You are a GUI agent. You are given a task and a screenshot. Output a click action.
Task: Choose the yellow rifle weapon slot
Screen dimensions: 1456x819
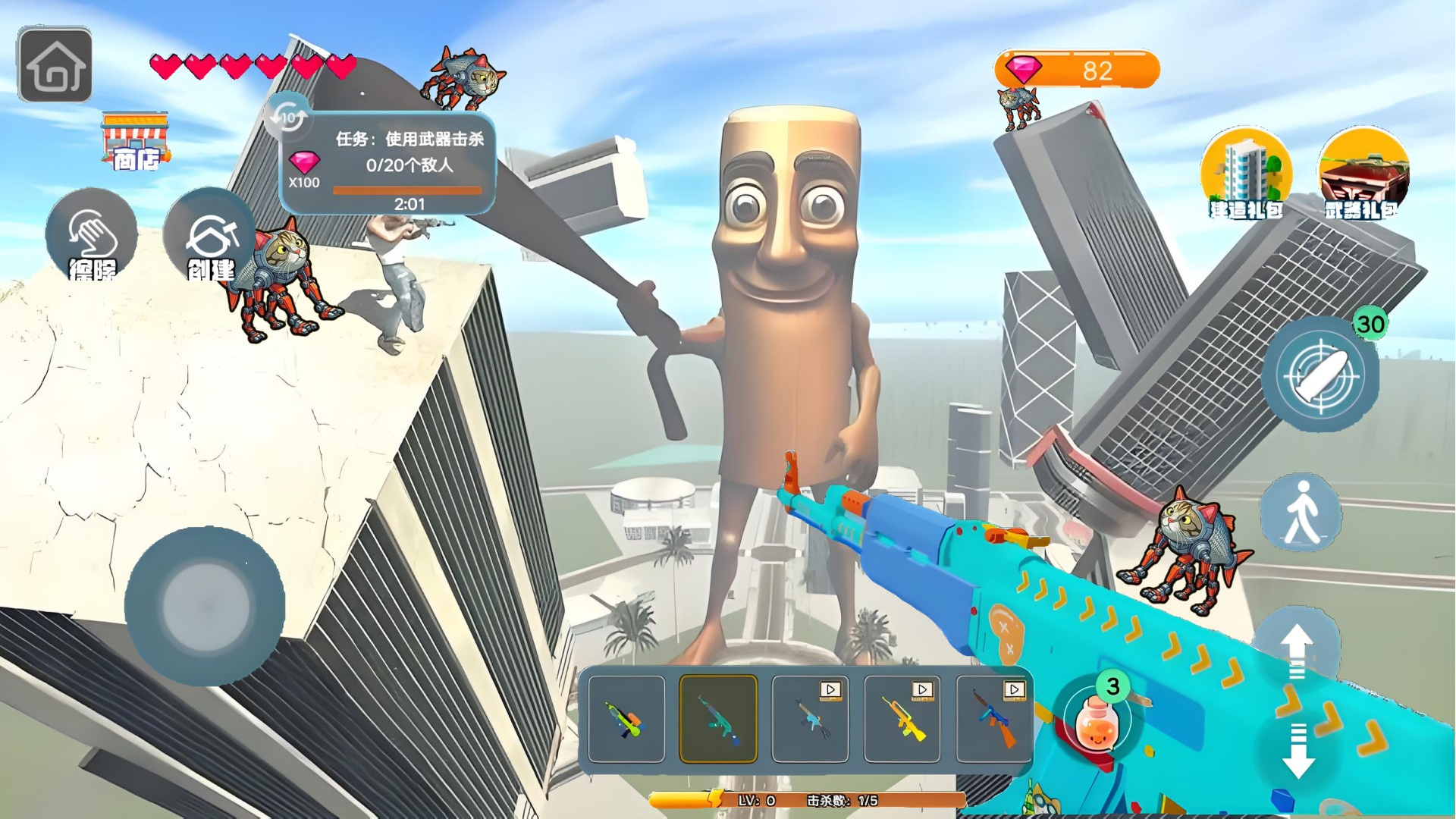[x=902, y=719]
